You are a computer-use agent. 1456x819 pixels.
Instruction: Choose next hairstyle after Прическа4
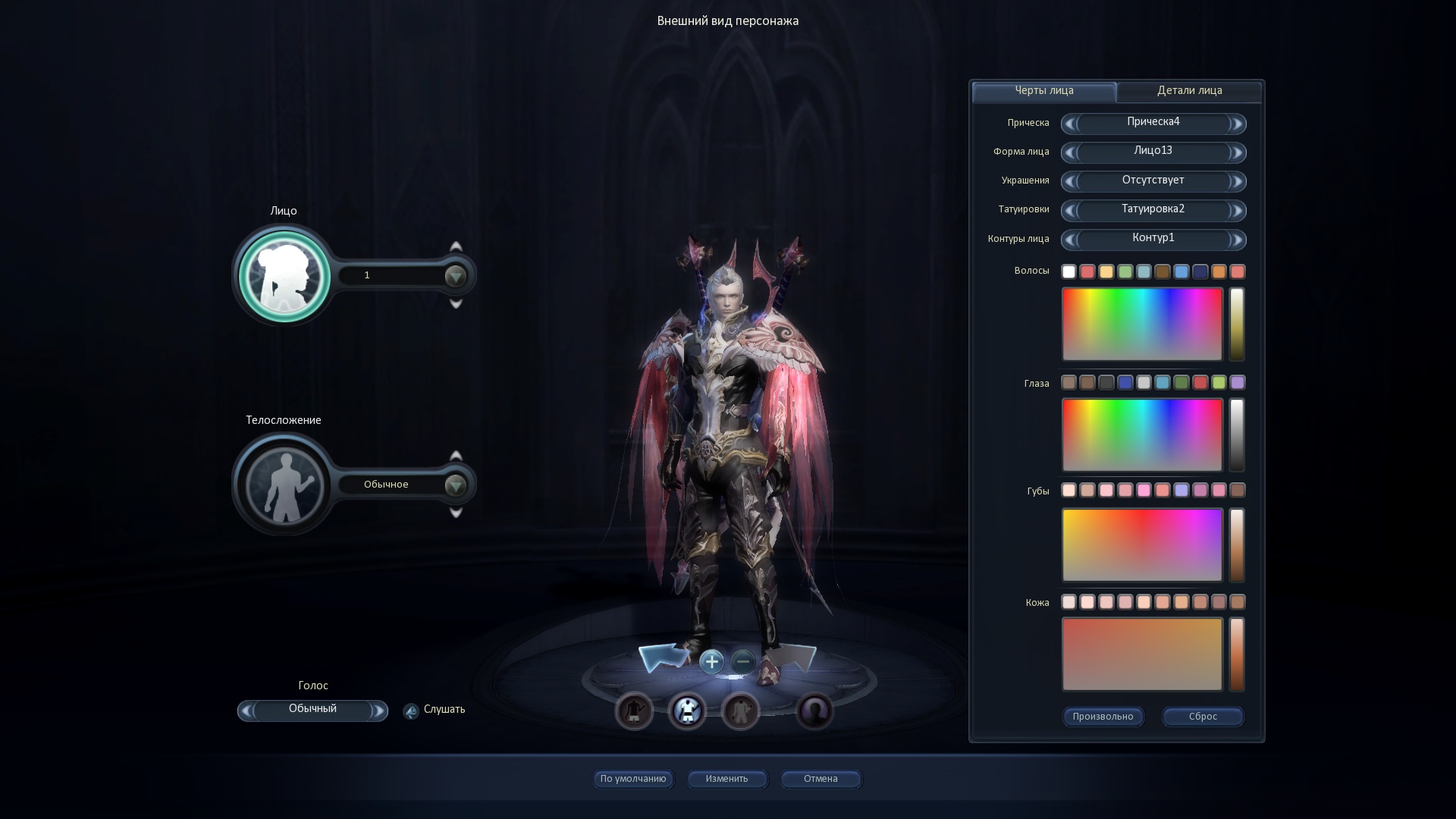[x=1236, y=124]
